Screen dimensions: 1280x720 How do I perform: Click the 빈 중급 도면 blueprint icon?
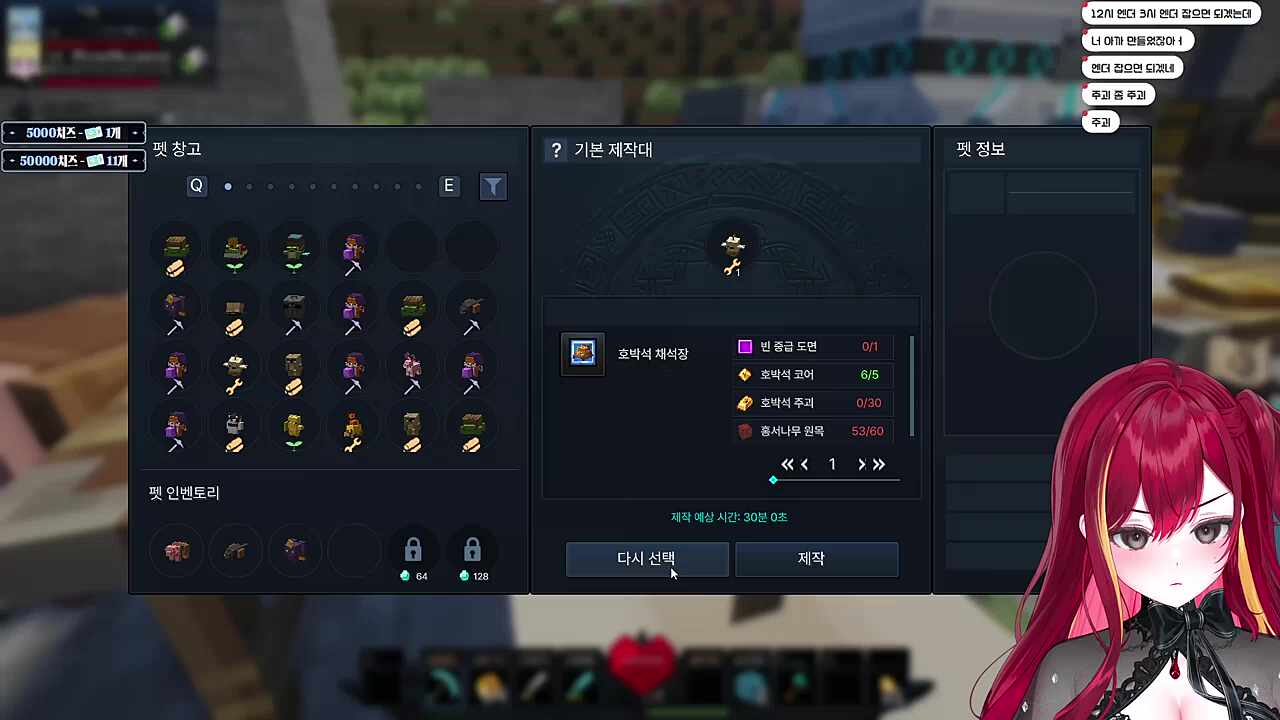pyautogui.click(x=744, y=346)
